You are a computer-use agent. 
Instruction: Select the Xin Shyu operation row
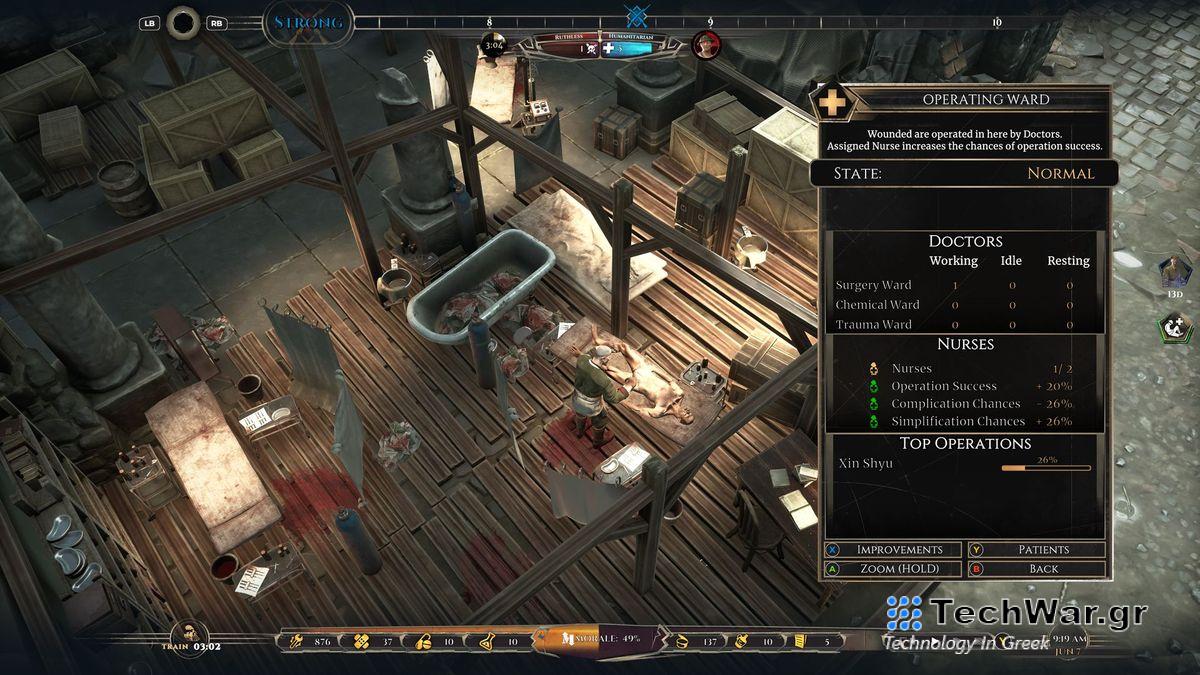[964, 464]
